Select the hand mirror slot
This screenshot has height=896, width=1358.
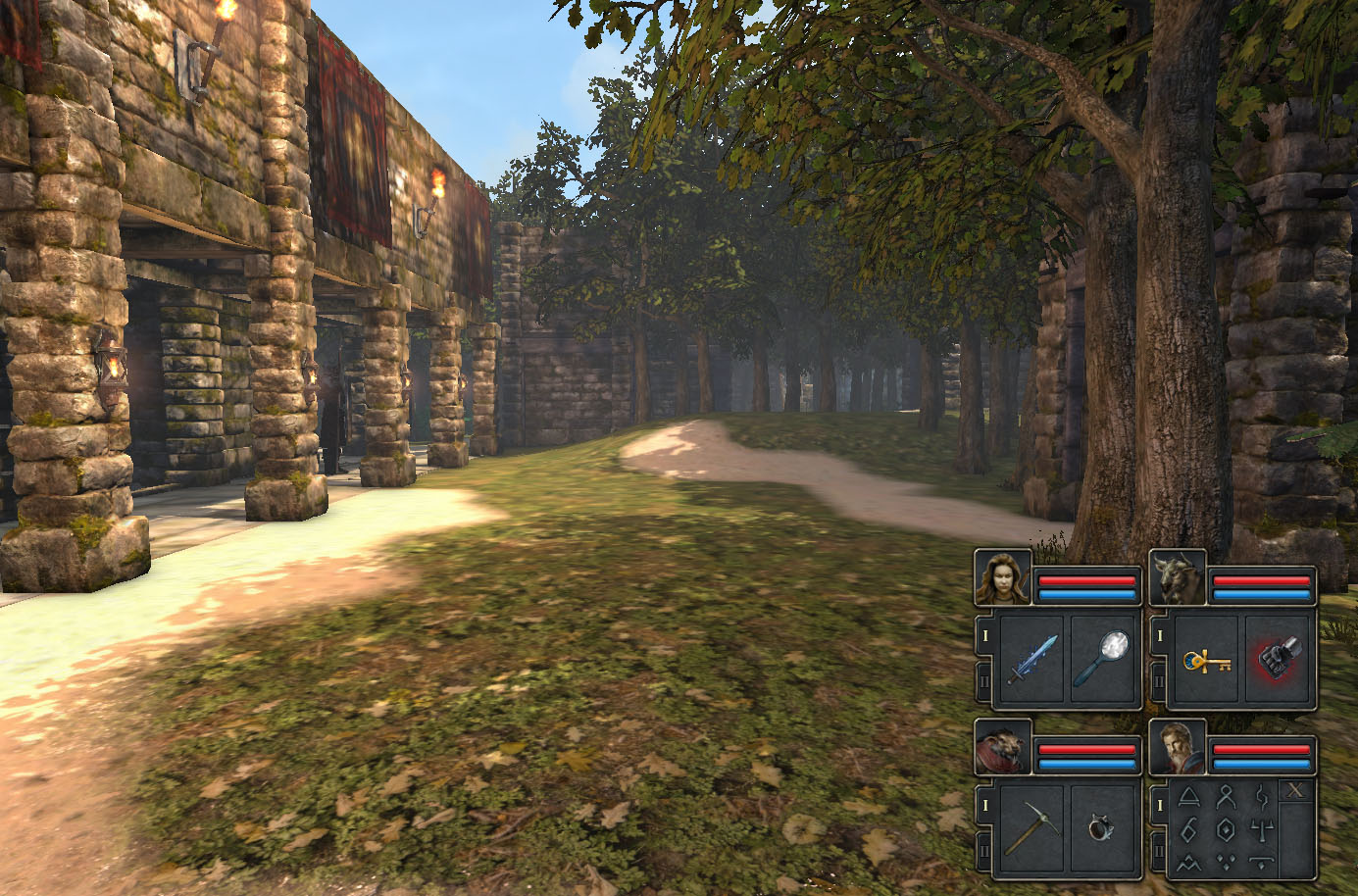pos(1103,659)
